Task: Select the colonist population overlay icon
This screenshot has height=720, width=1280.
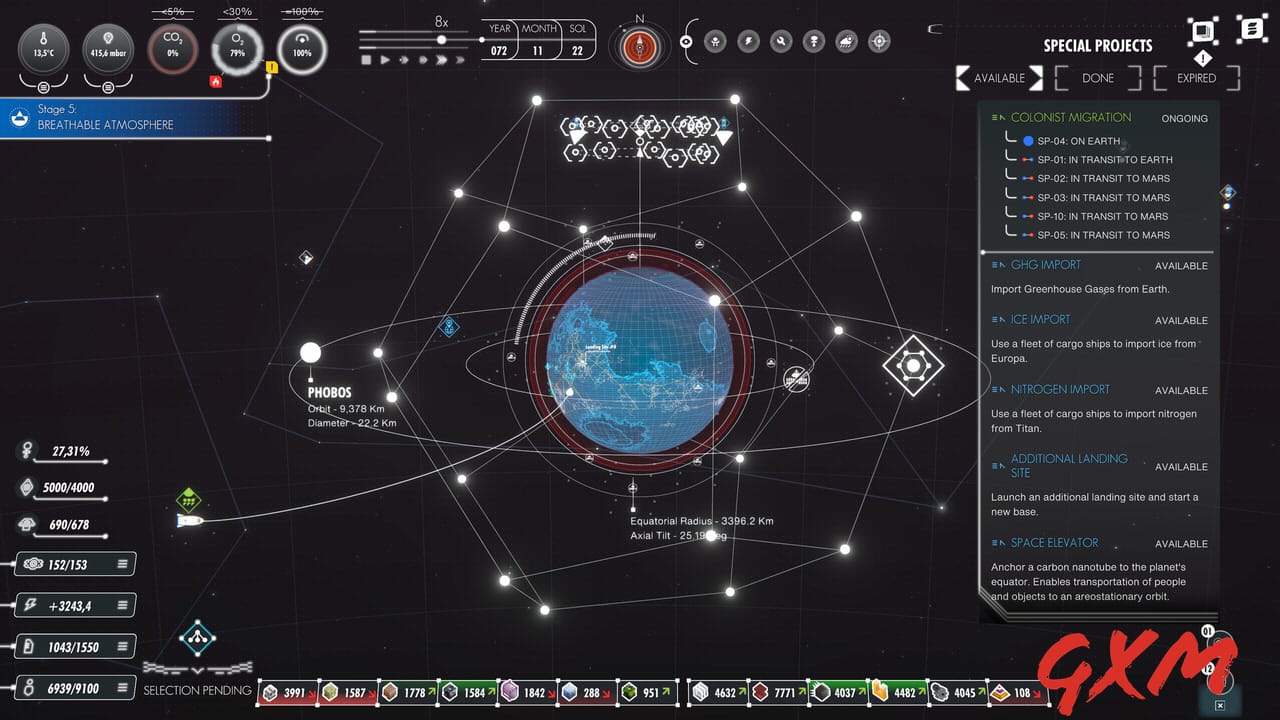Action: (715, 41)
